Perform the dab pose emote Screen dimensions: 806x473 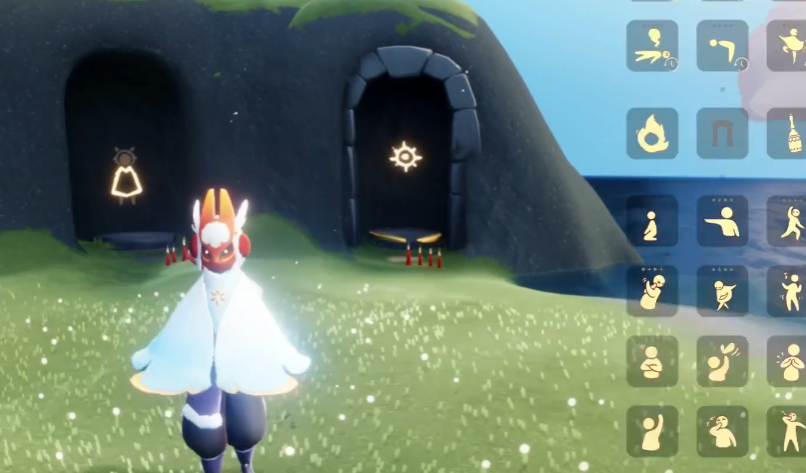[x=722, y=290]
